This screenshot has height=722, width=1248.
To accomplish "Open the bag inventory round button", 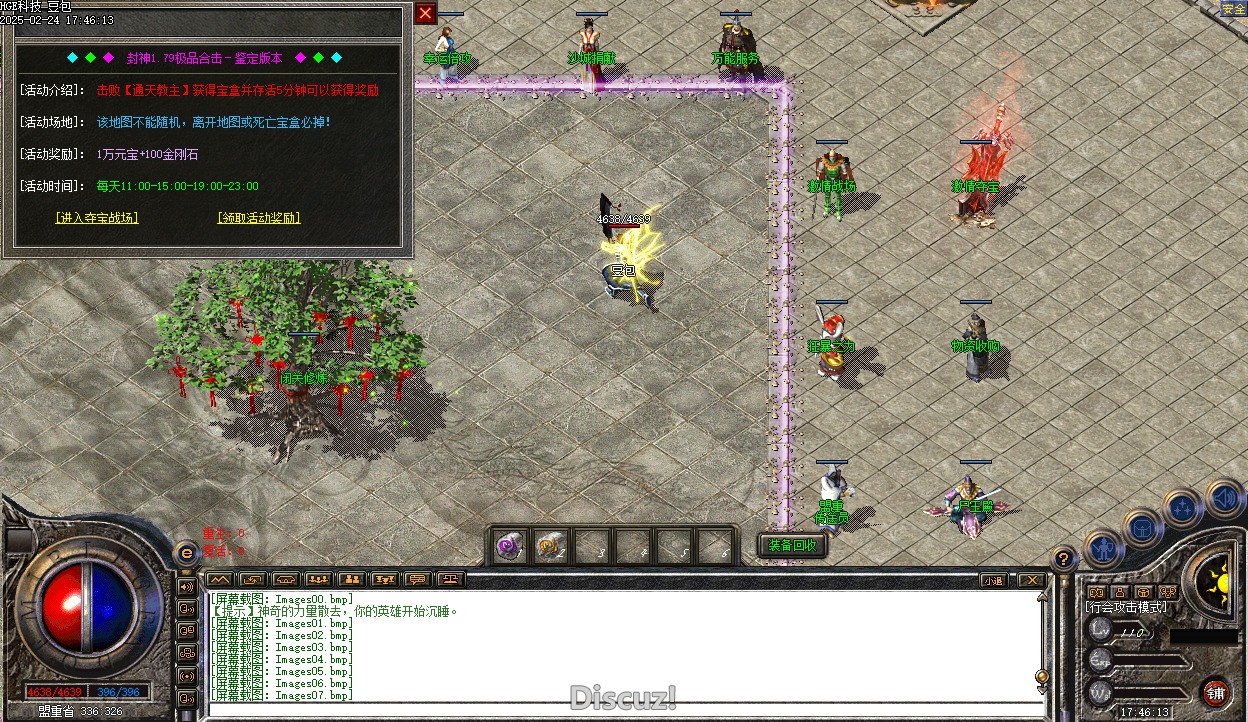I will (x=1142, y=527).
